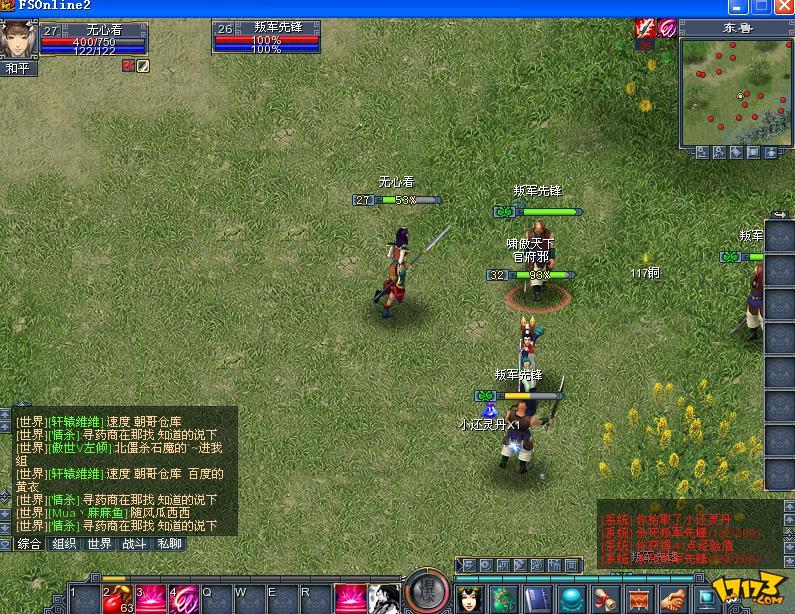The height and width of the screenshot is (614, 795).
Task: Close the FSOnline2 game window
Action: coord(783,7)
